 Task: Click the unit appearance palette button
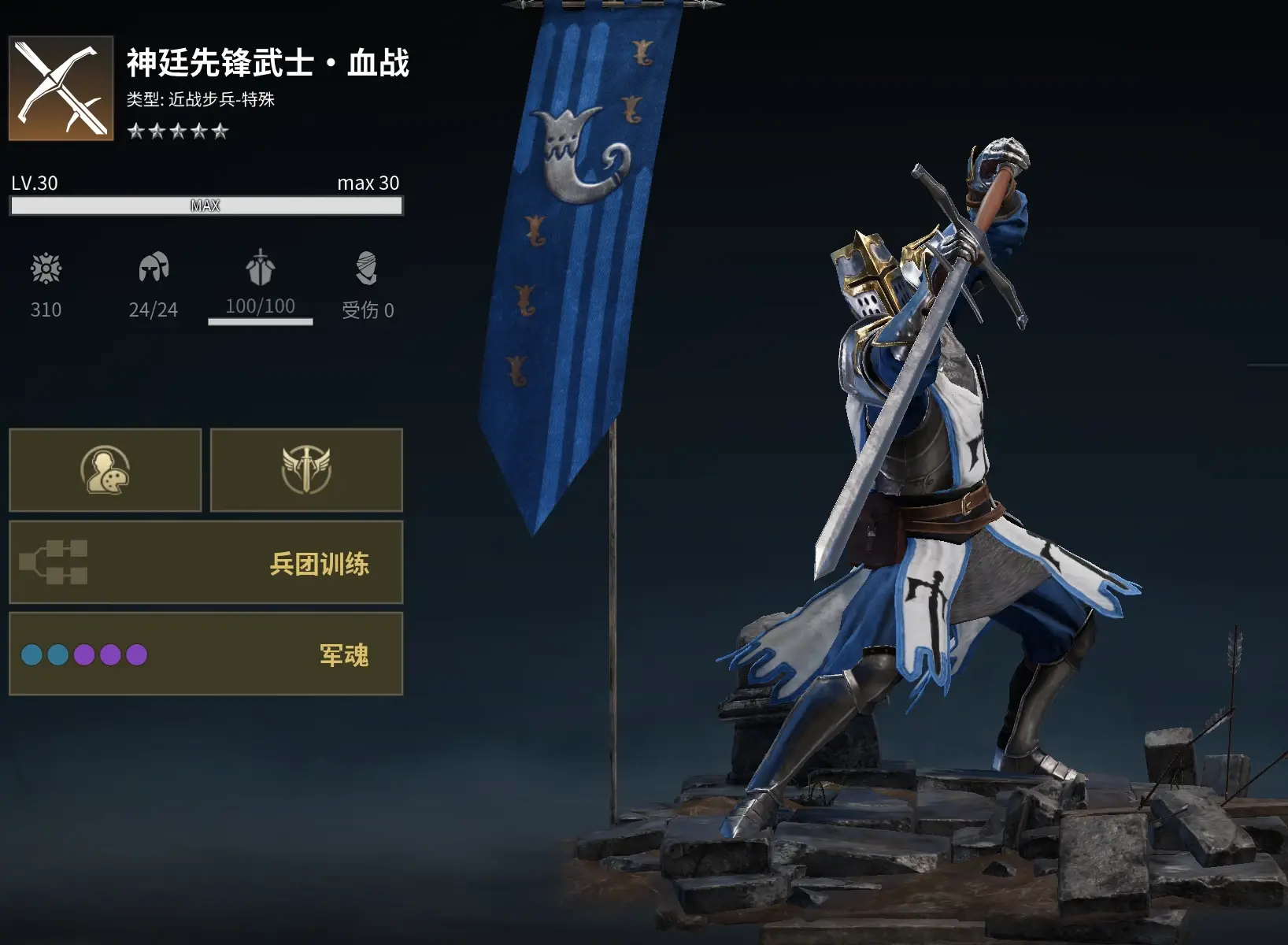click(x=105, y=470)
